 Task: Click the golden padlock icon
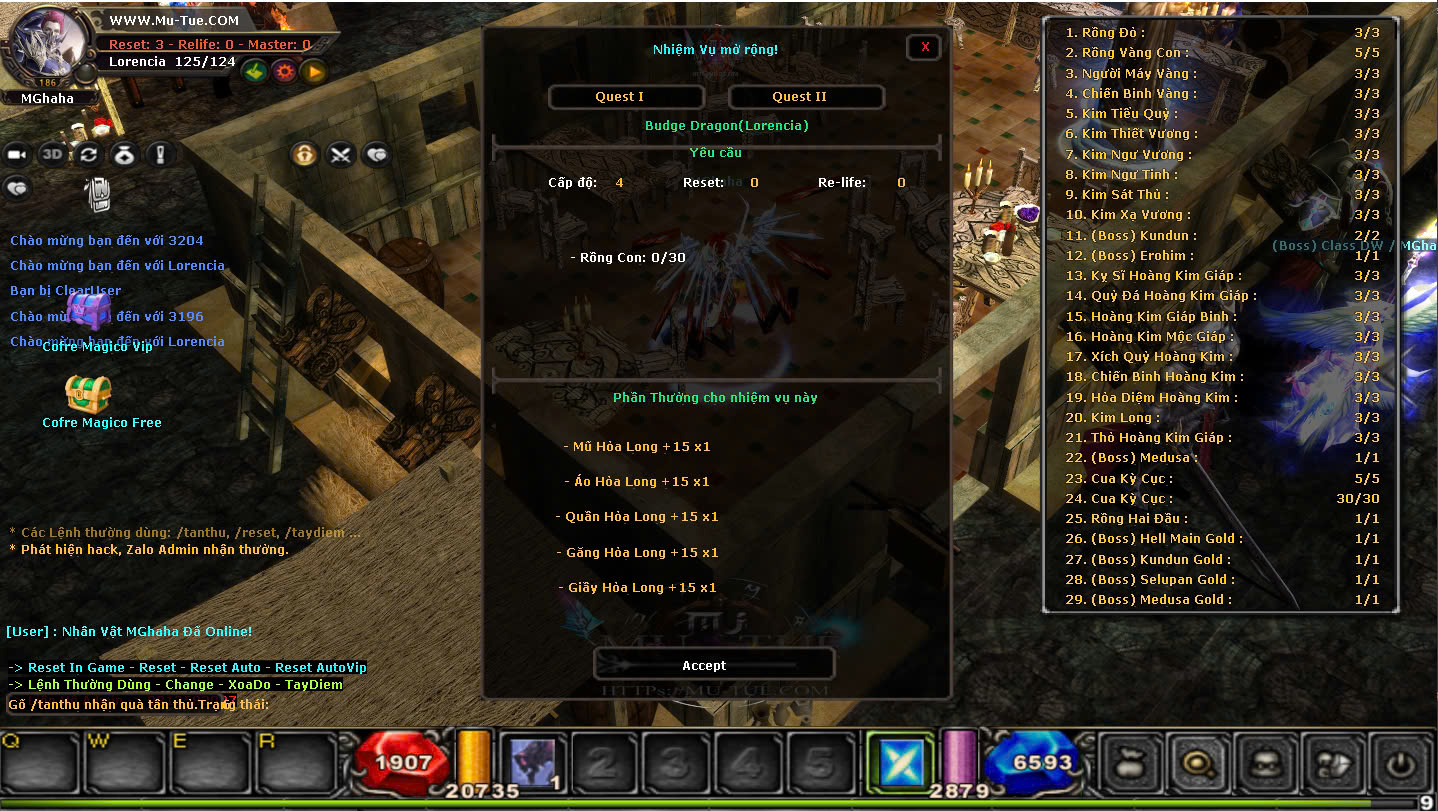pos(305,154)
